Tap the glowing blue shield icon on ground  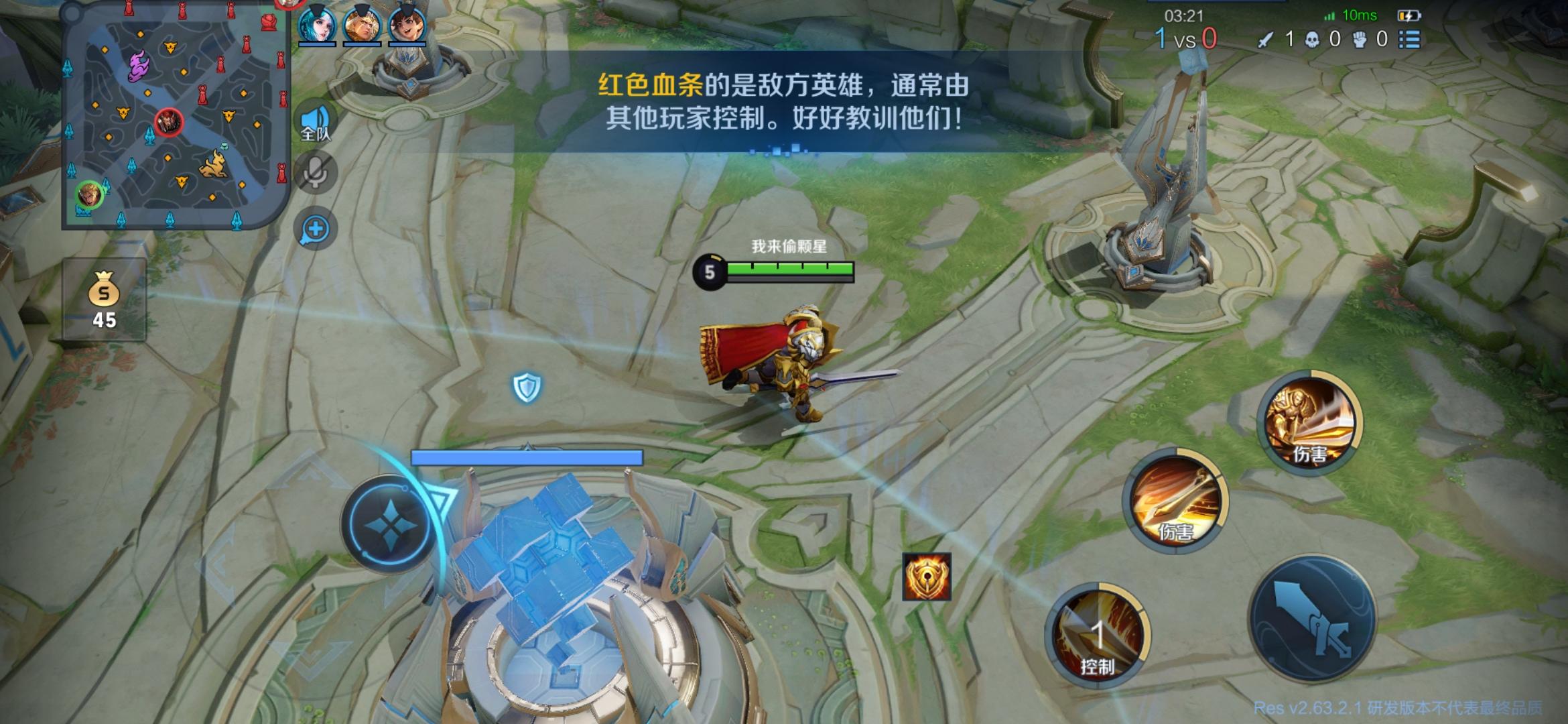coord(527,387)
